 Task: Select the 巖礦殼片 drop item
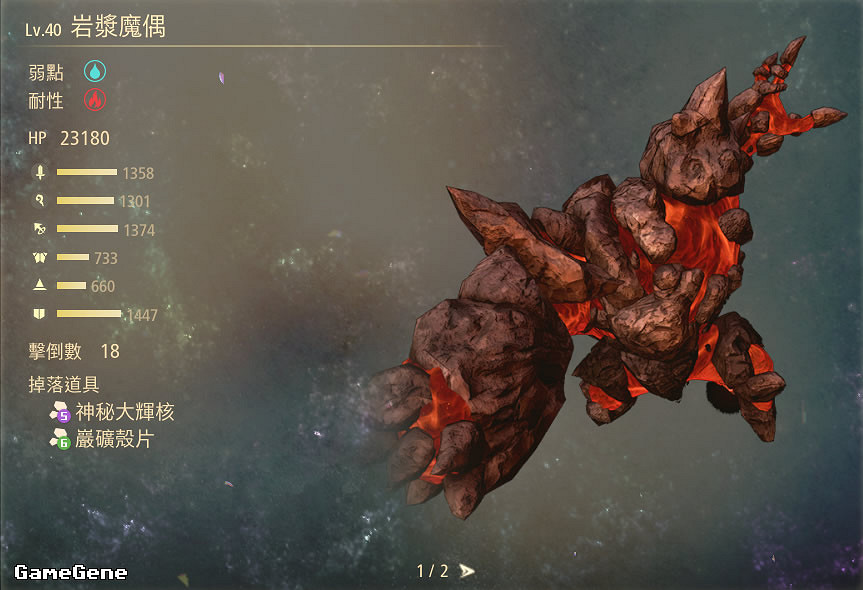pyautogui.click(x=114, y=439)
